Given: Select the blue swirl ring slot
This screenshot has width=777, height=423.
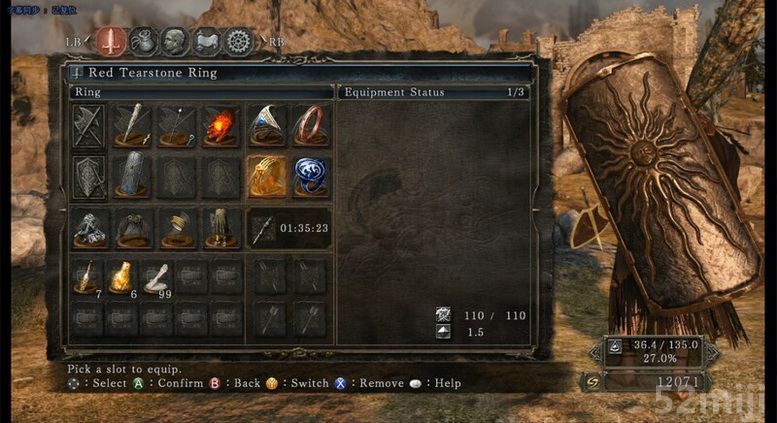Looking at the screenshot, I should (310, 177).
